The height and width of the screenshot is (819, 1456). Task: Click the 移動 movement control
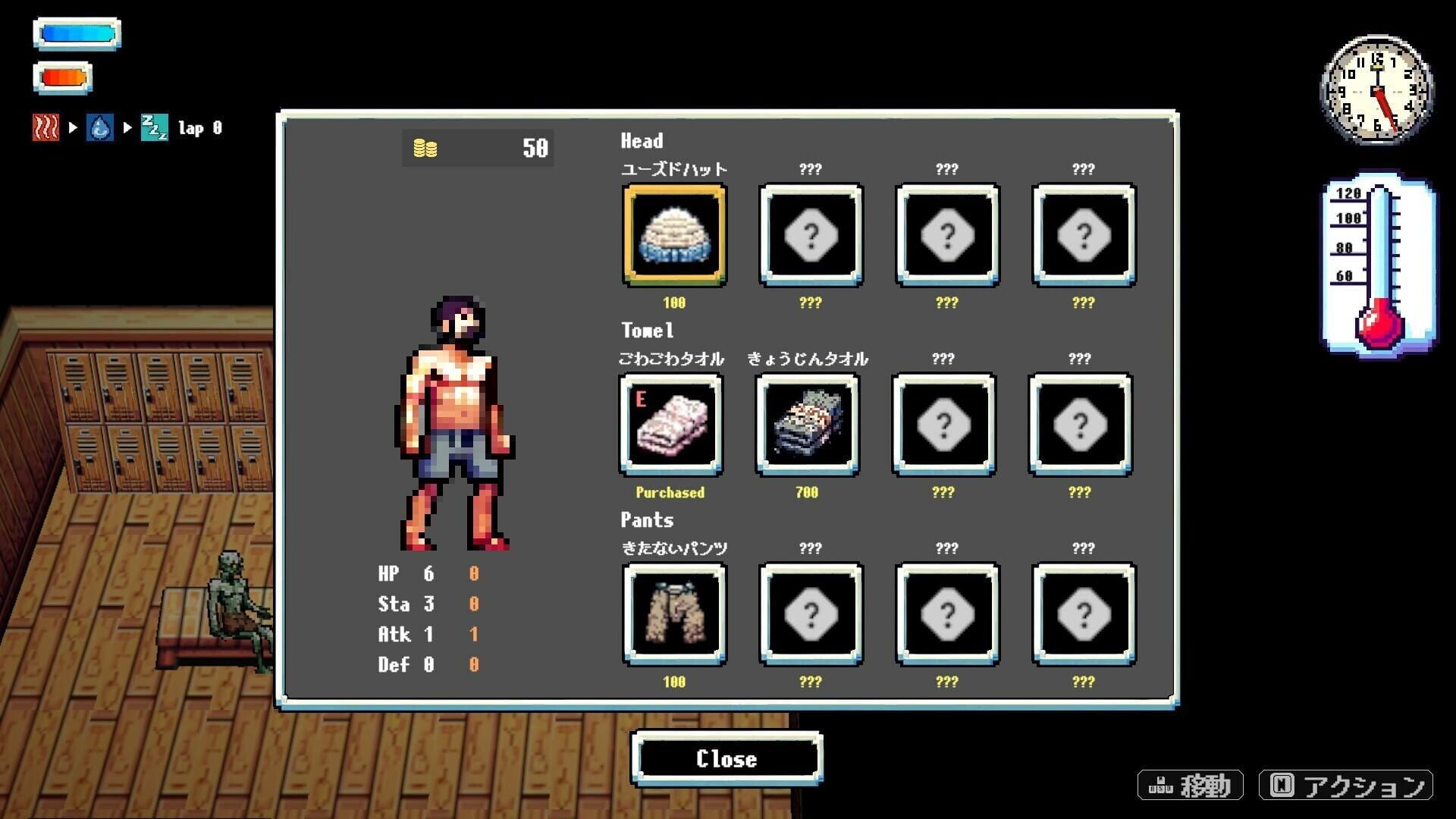1191,786
